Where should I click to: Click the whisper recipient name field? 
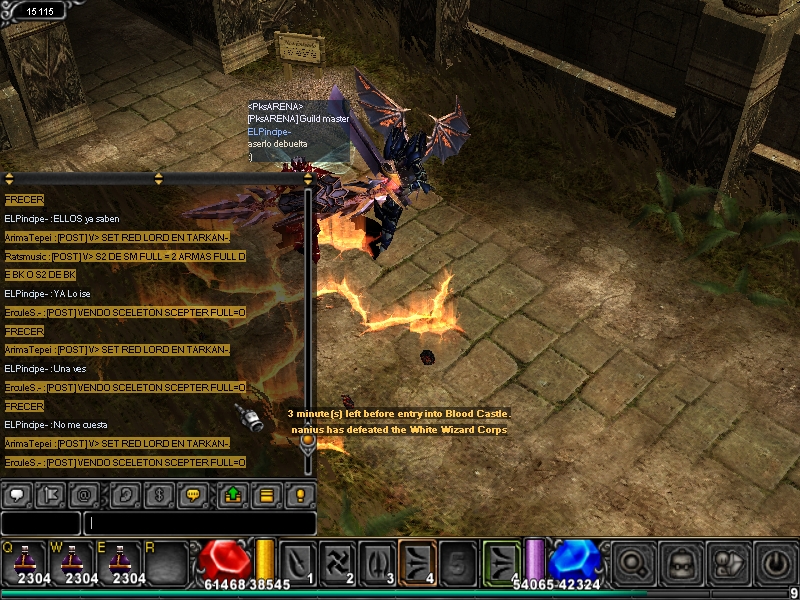tap(40, 523)
